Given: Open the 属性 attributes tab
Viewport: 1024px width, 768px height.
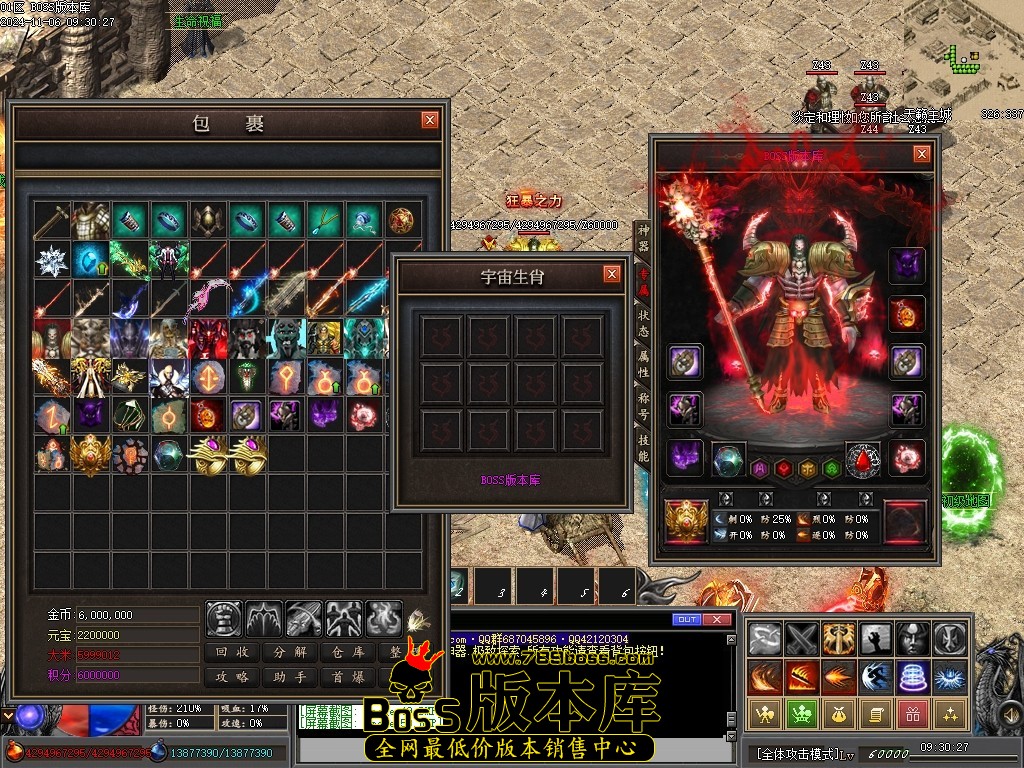Looking at the screenshot, I should 643,367.
